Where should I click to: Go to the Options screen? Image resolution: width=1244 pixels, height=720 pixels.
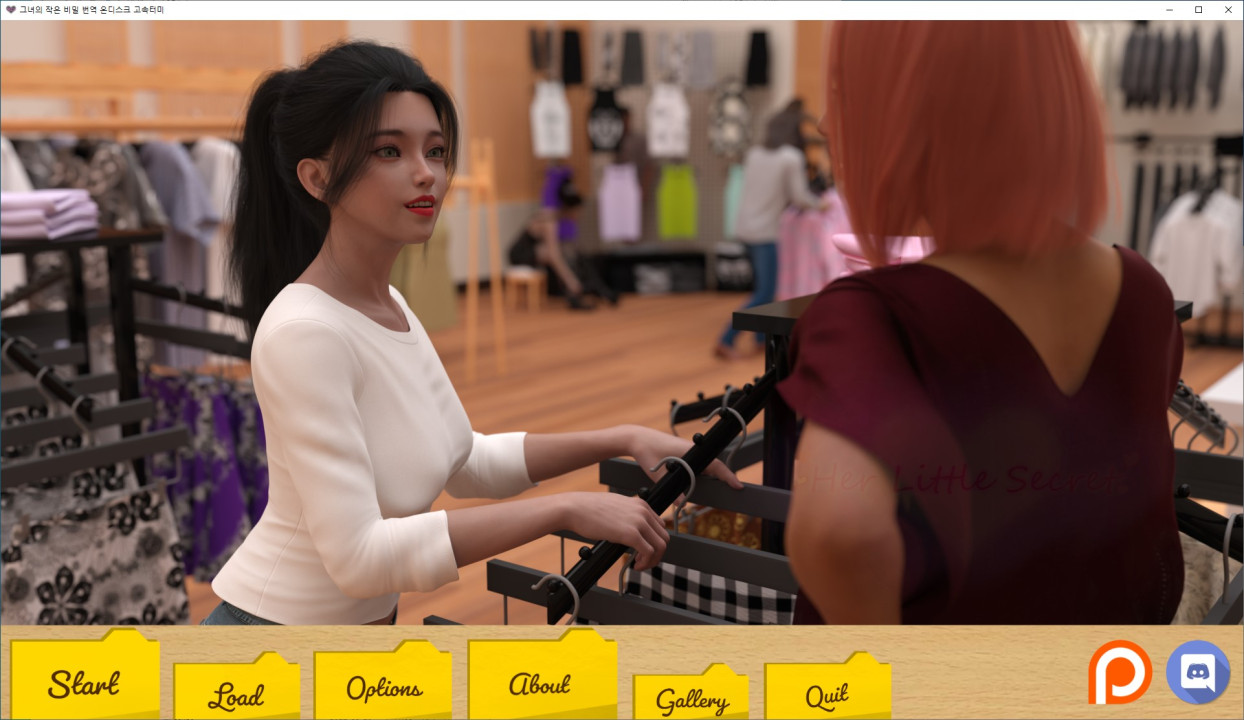(x=384, y=688)
